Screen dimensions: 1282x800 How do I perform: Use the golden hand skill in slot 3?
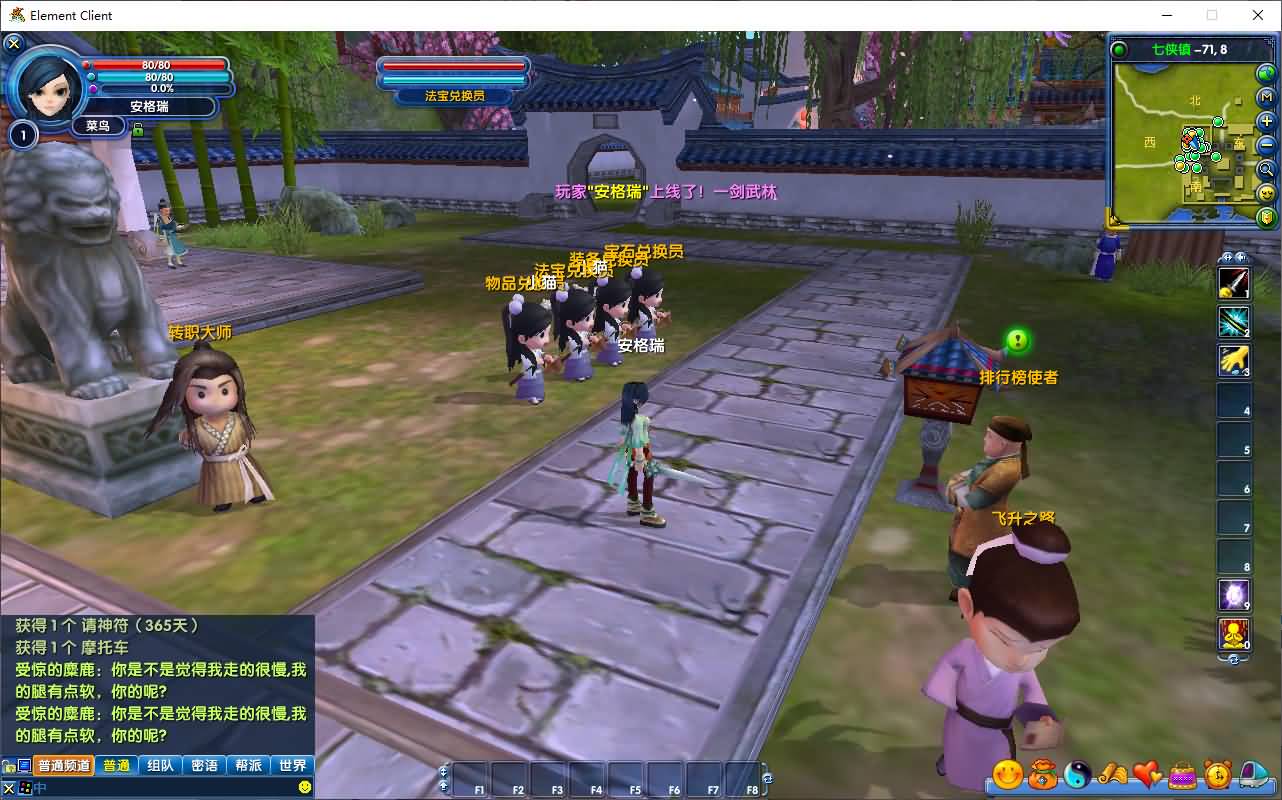pyautogui.click(x=1233, y=361)
